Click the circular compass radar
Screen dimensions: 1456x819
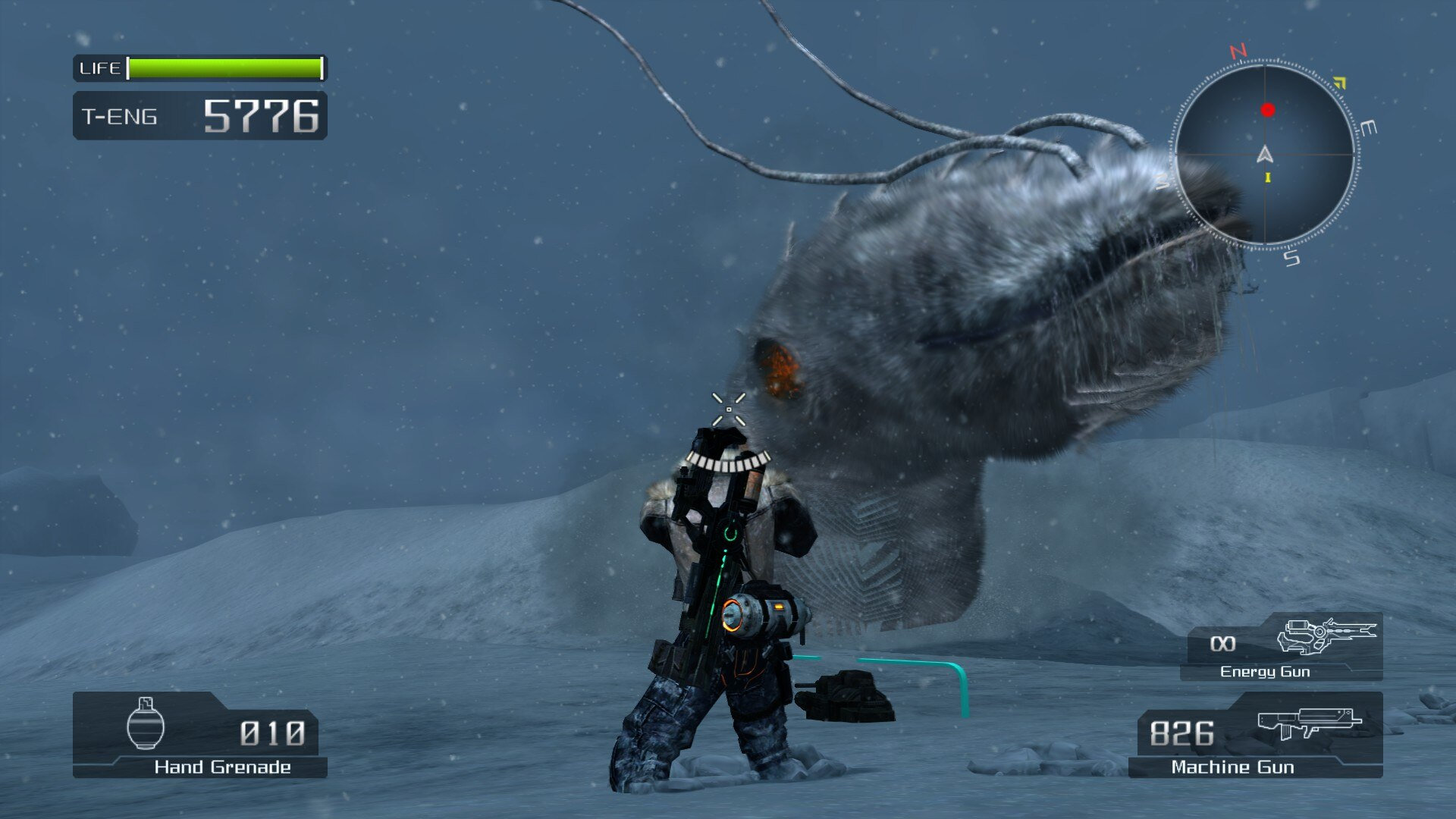tap(1265, 155)
